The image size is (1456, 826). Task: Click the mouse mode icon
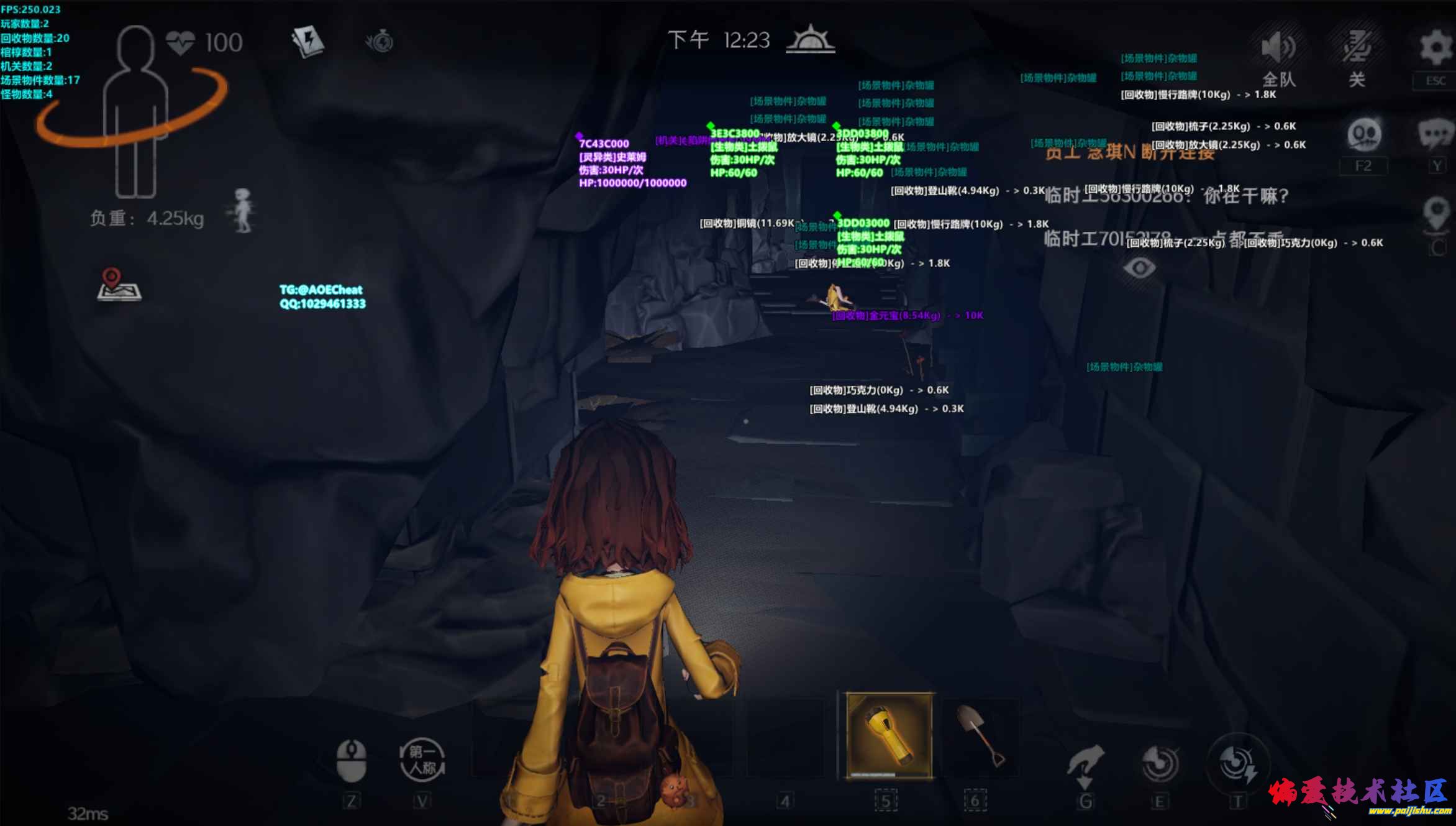tap(351, 760)
